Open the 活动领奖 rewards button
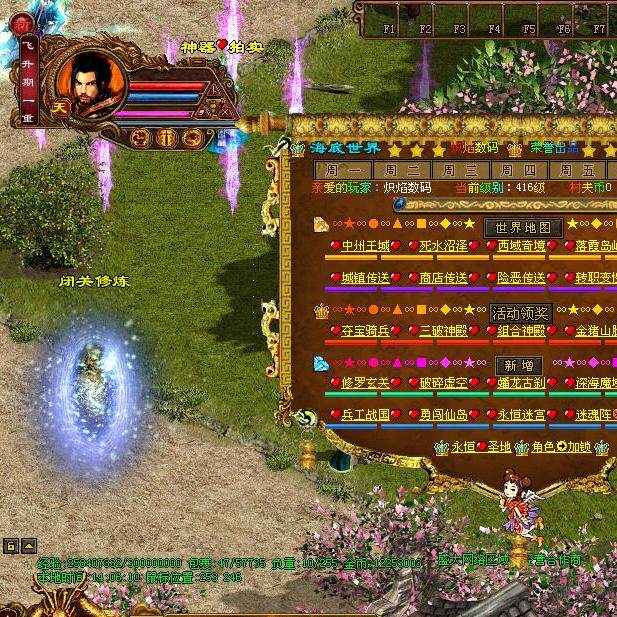The width and height of the screenshot is (617, 617). coord(520,313)
